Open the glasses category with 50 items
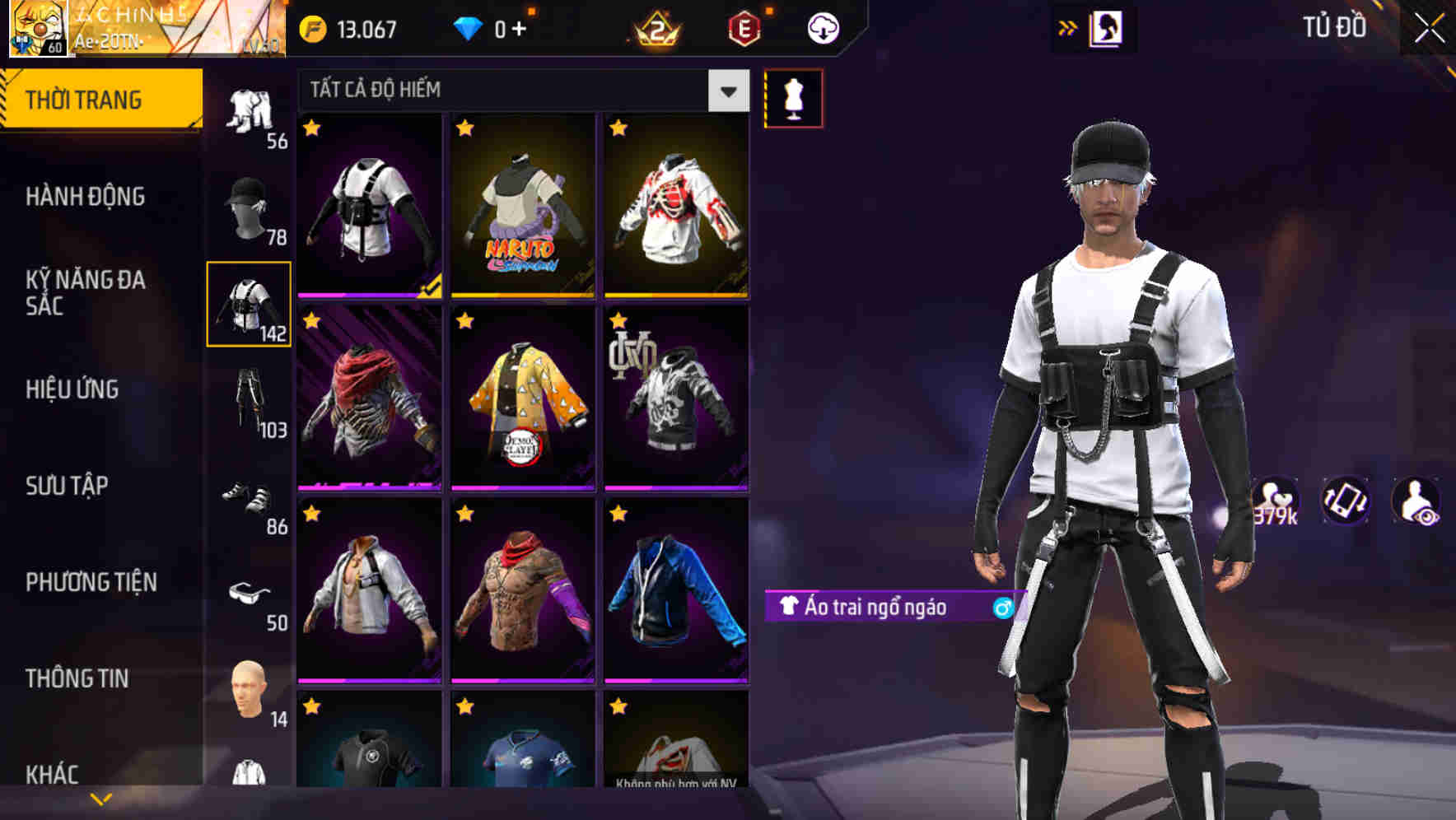The height and width of the screenshot is (820, 1456). coord(250,593)
